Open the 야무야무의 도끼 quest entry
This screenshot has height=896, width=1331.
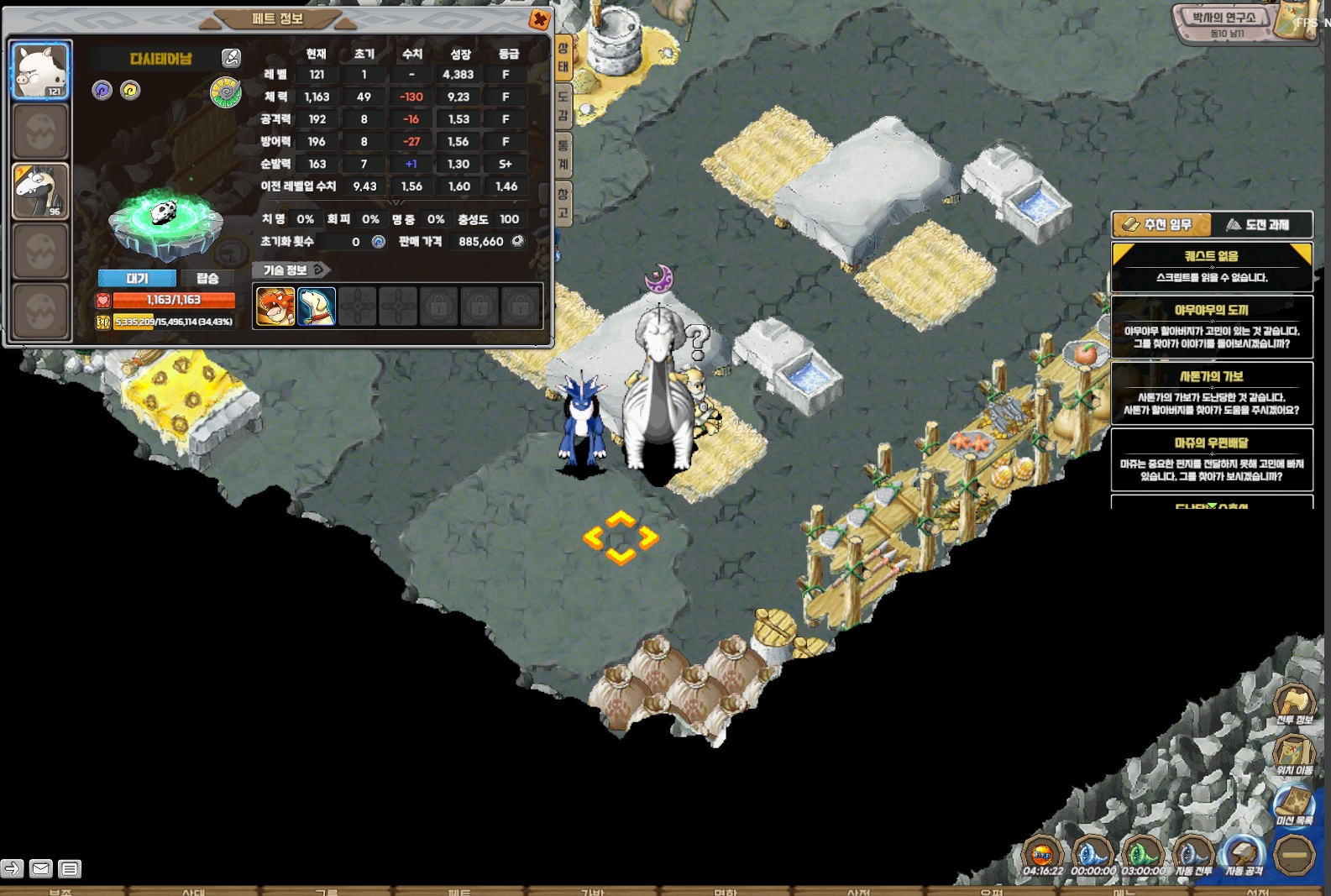[1211, 327]
